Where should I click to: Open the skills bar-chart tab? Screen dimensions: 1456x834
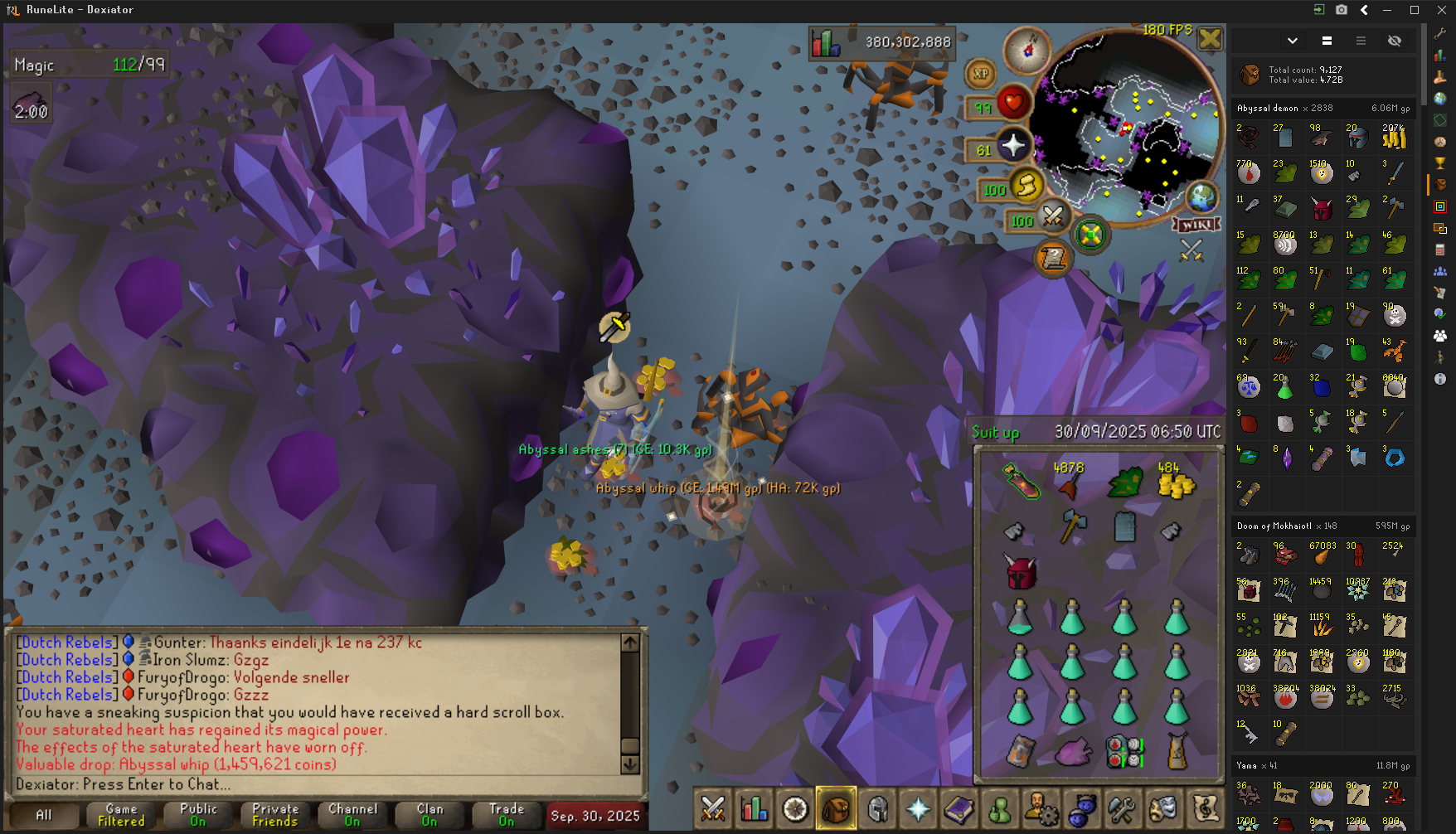point(754,808)
